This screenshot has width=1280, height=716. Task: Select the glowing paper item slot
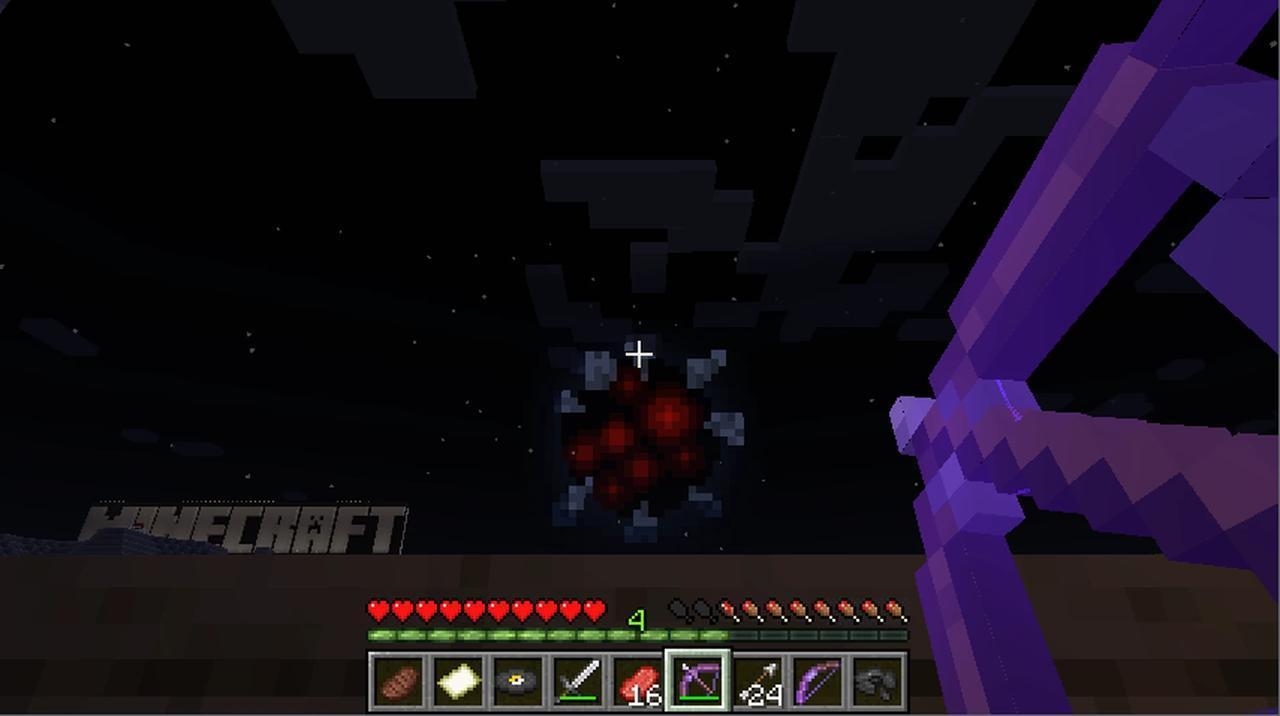click(459, 681)
